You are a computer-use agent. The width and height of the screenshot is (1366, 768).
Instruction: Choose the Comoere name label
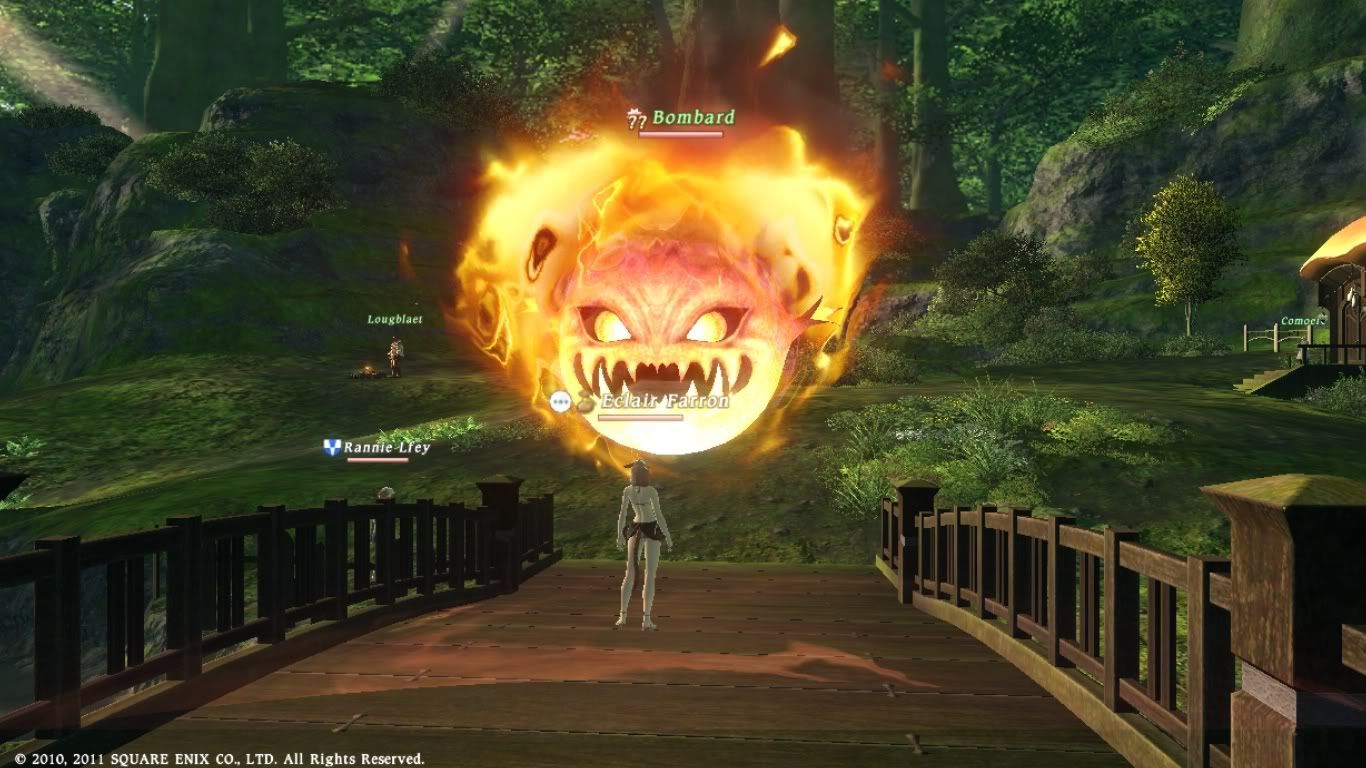coord(1302,321)
